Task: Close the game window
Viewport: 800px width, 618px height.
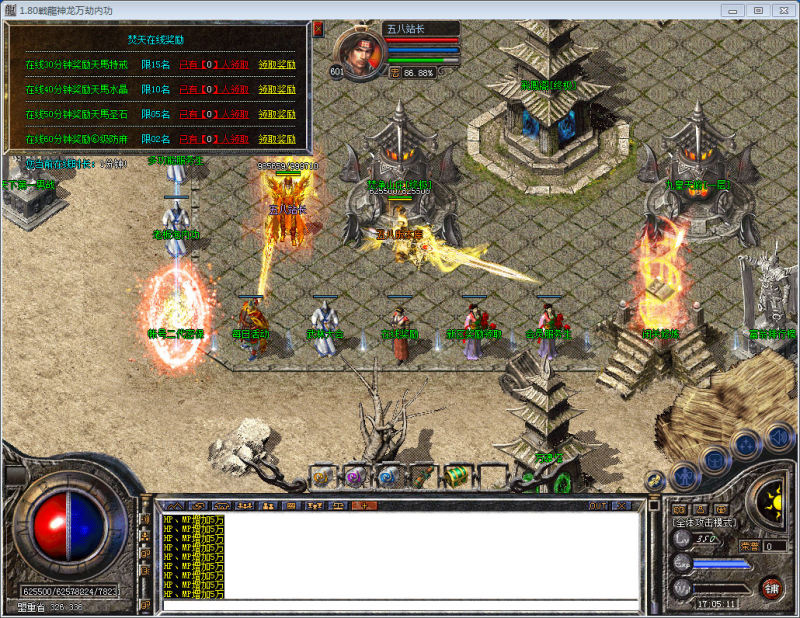Action: (x=783, y=9)
